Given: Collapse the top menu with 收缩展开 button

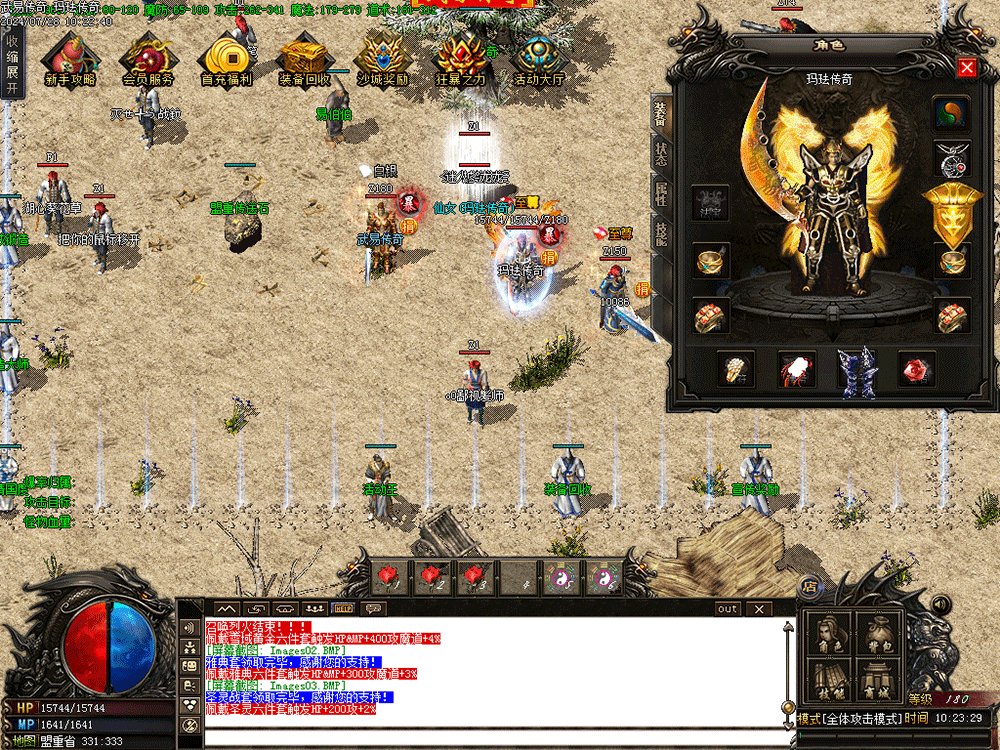Looking at the screenshot, I should pyautogui.click(x=12, y=64).
